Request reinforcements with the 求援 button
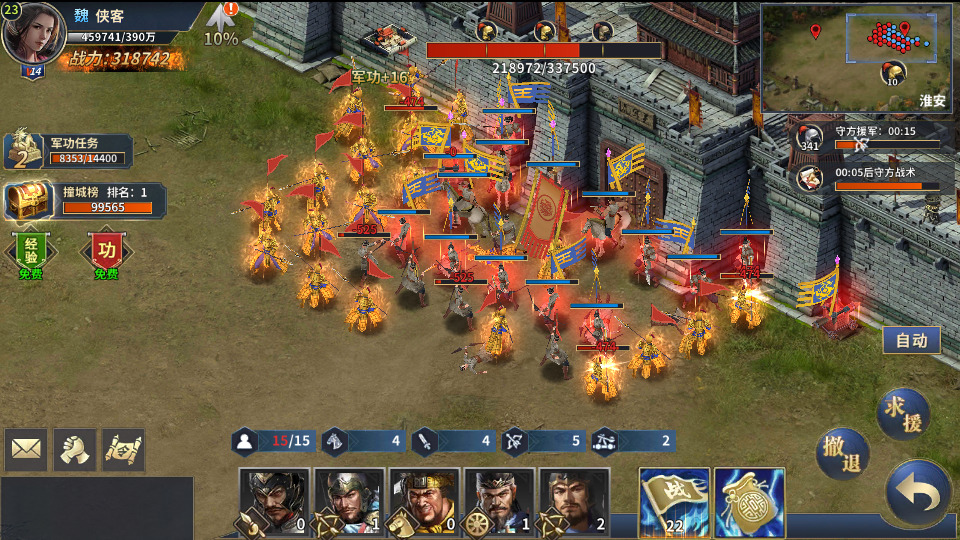The height and width of the screenshot is (540, 960). [903, 414]
